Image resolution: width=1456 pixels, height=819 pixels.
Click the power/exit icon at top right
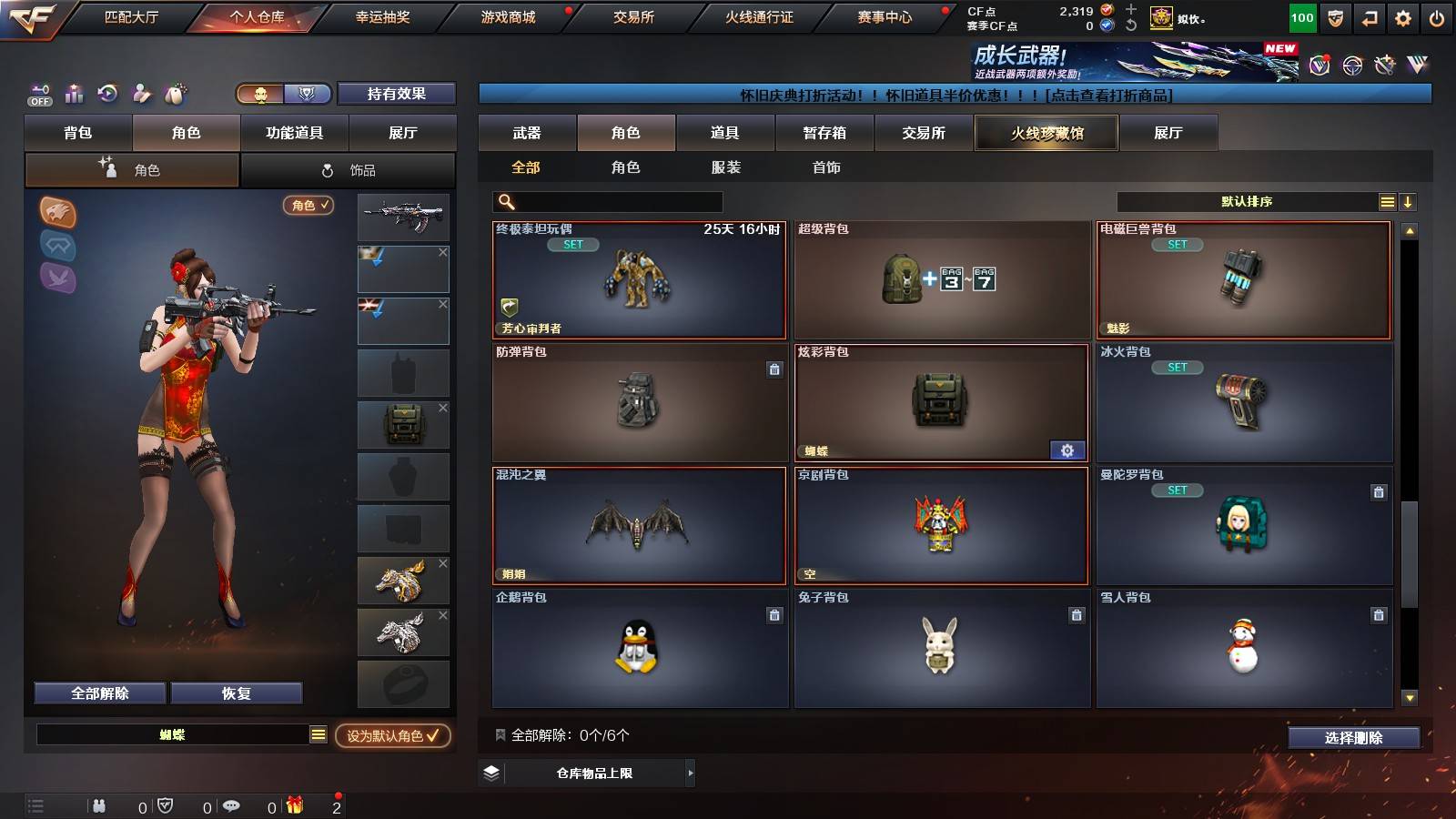[x=1438, y=17]
